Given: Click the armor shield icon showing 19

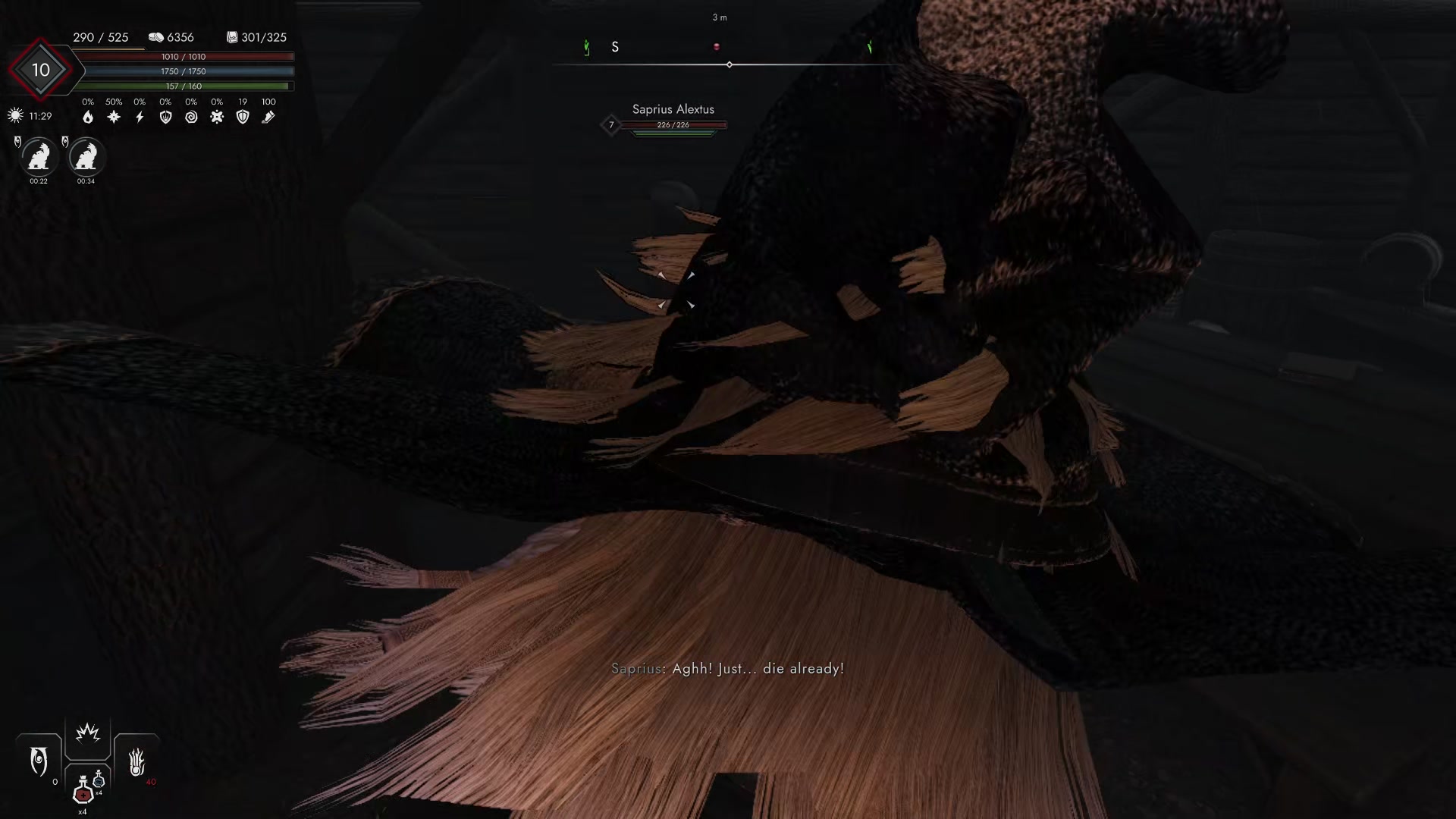Looking at the screenshot, I should [243, 116].
